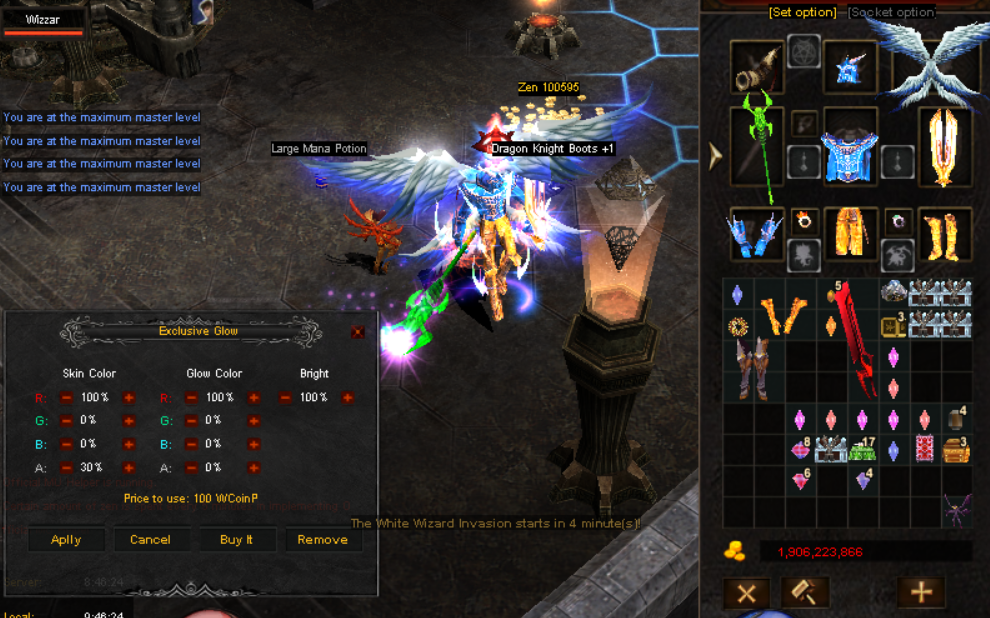
Task: Open the hammer repair function
Action: [805, 592]
